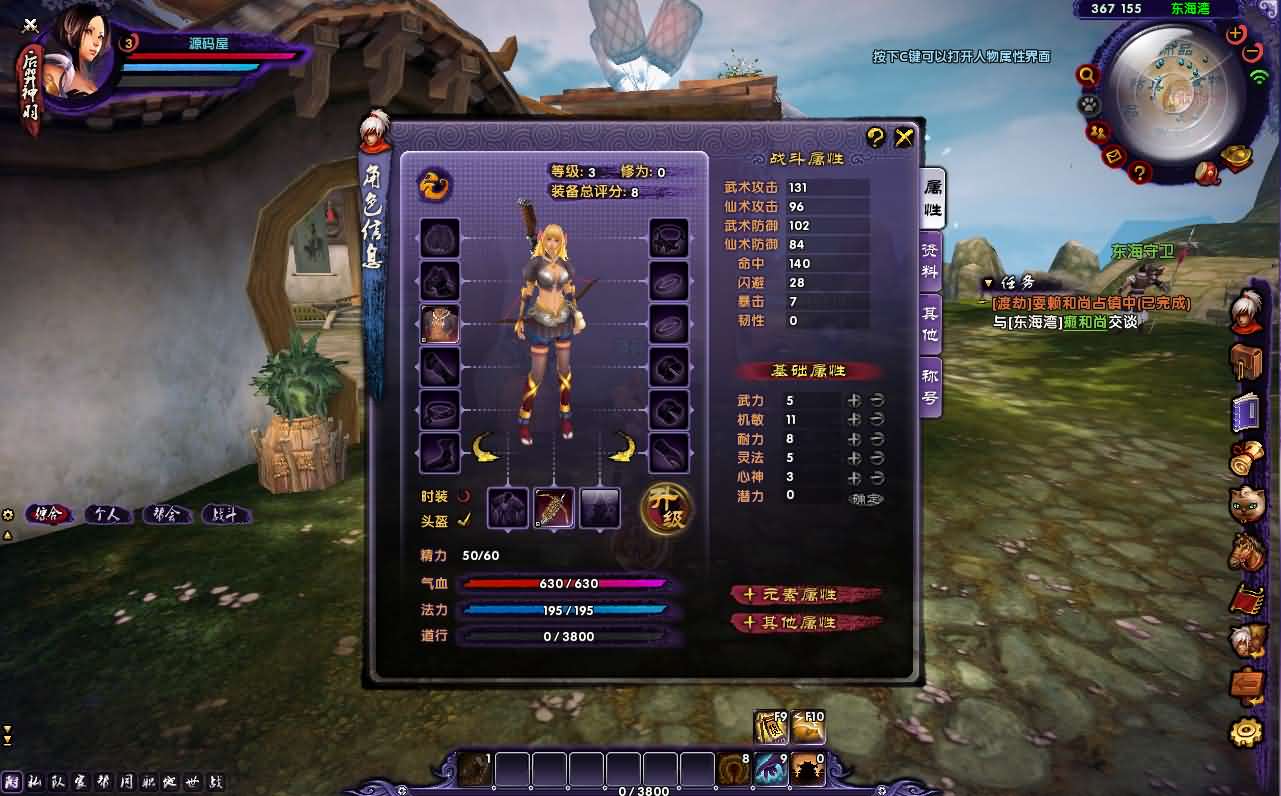Click the 确定 confirm button for attributes
Screen dimensions: 1281x796
(866, 499)
